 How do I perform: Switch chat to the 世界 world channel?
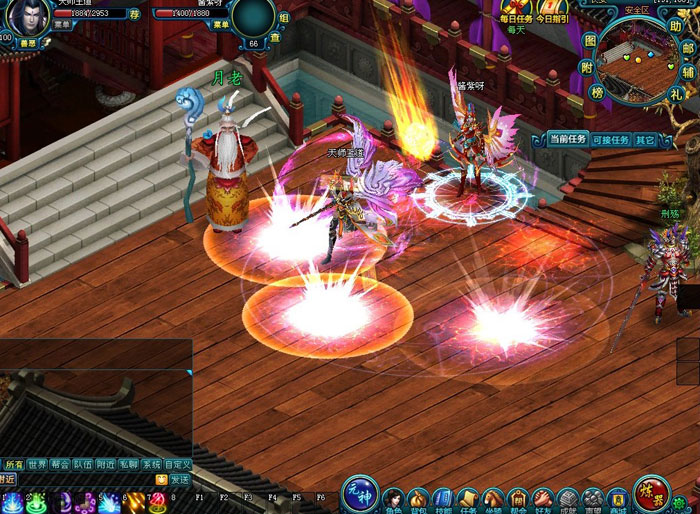[x=38, y=465]
